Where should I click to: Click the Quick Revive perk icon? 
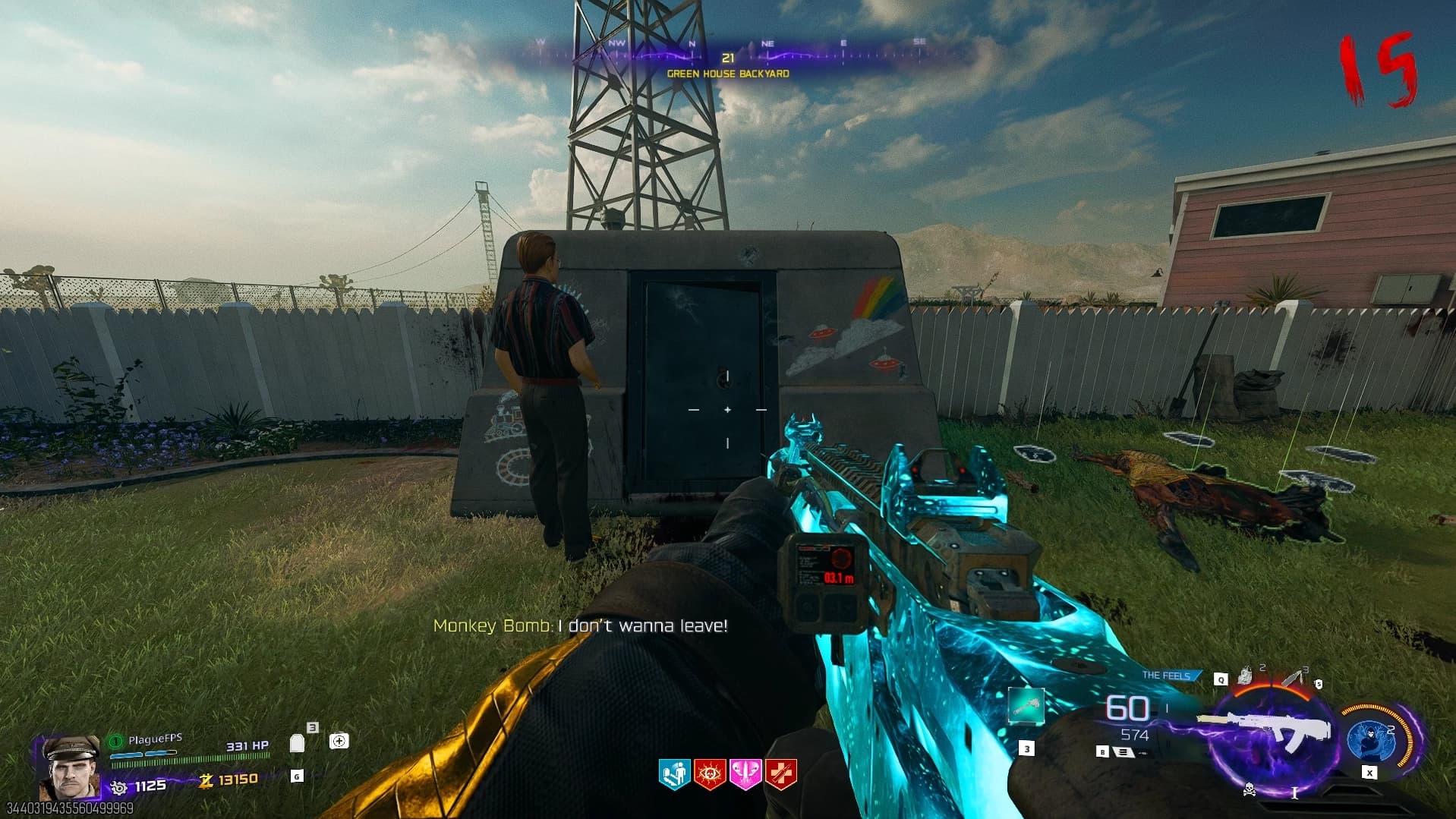(x=673, y=775)
